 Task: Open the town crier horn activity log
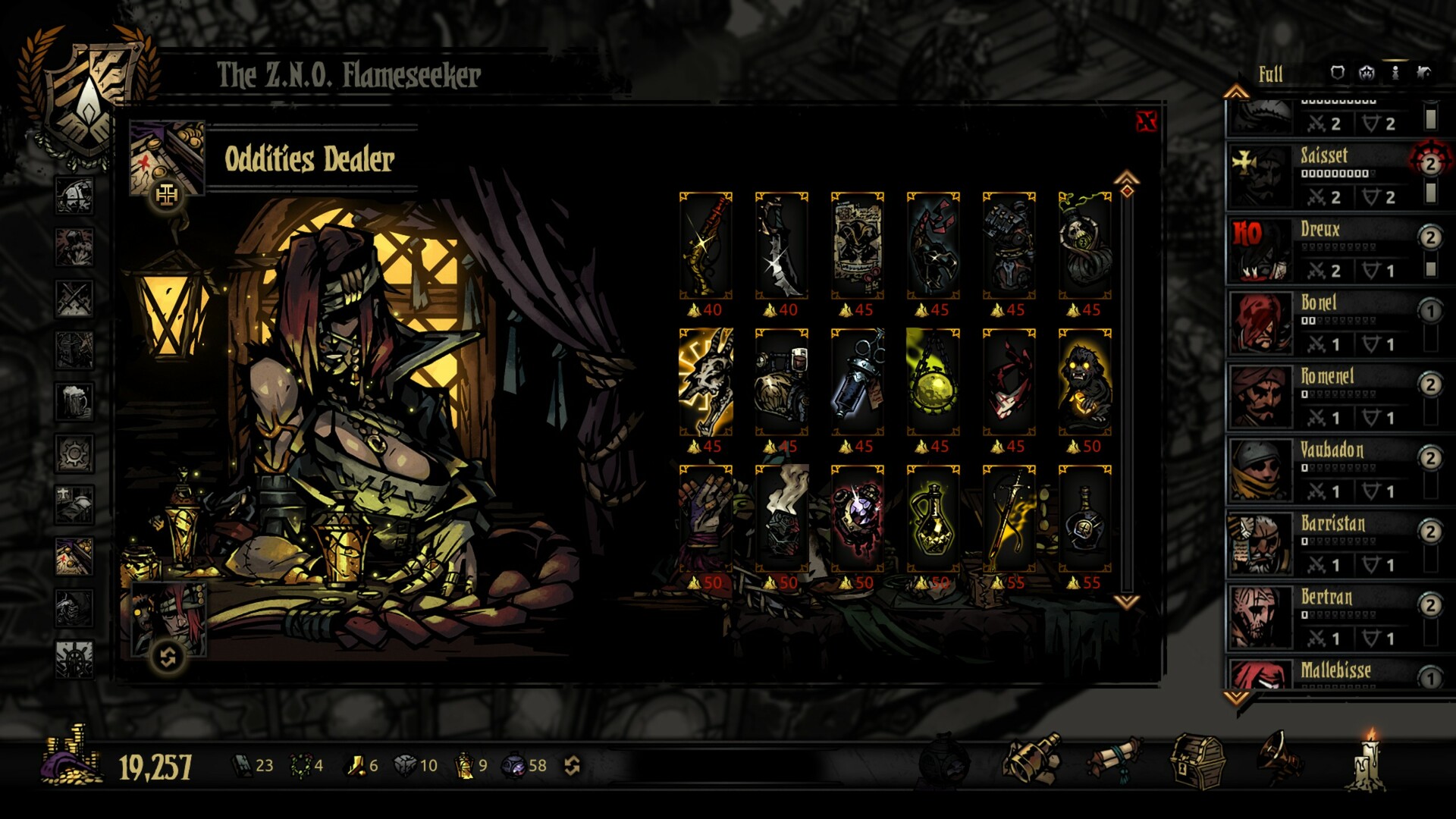pos(1279,758)
